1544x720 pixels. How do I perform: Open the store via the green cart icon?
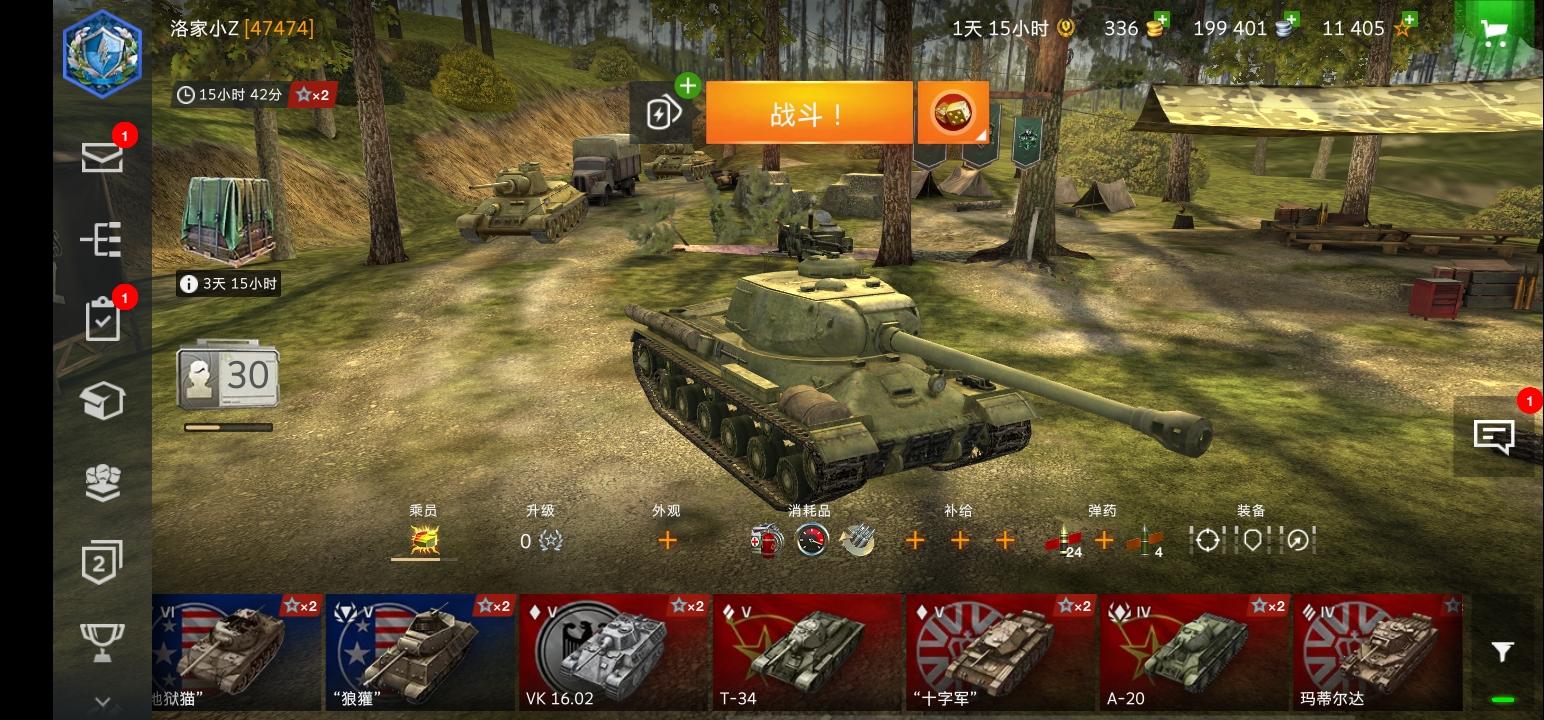[1493, 31]
